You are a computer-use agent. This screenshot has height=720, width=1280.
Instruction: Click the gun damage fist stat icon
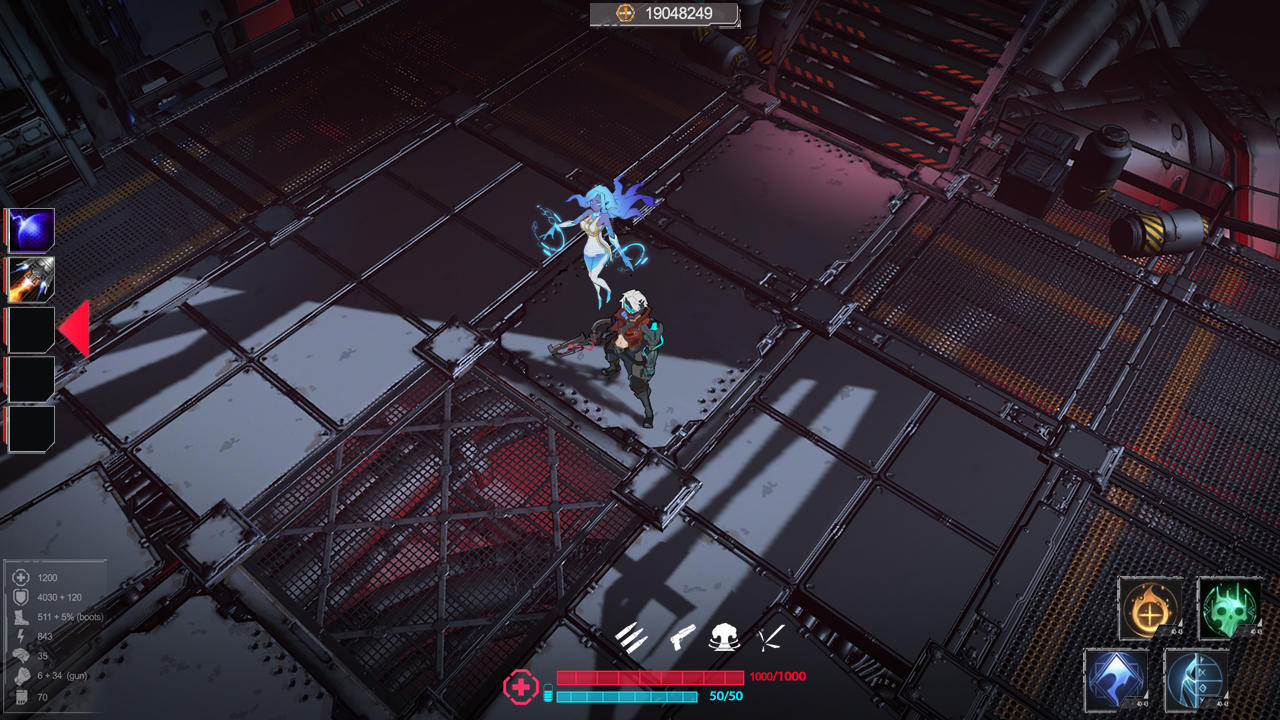click(22, 674)
